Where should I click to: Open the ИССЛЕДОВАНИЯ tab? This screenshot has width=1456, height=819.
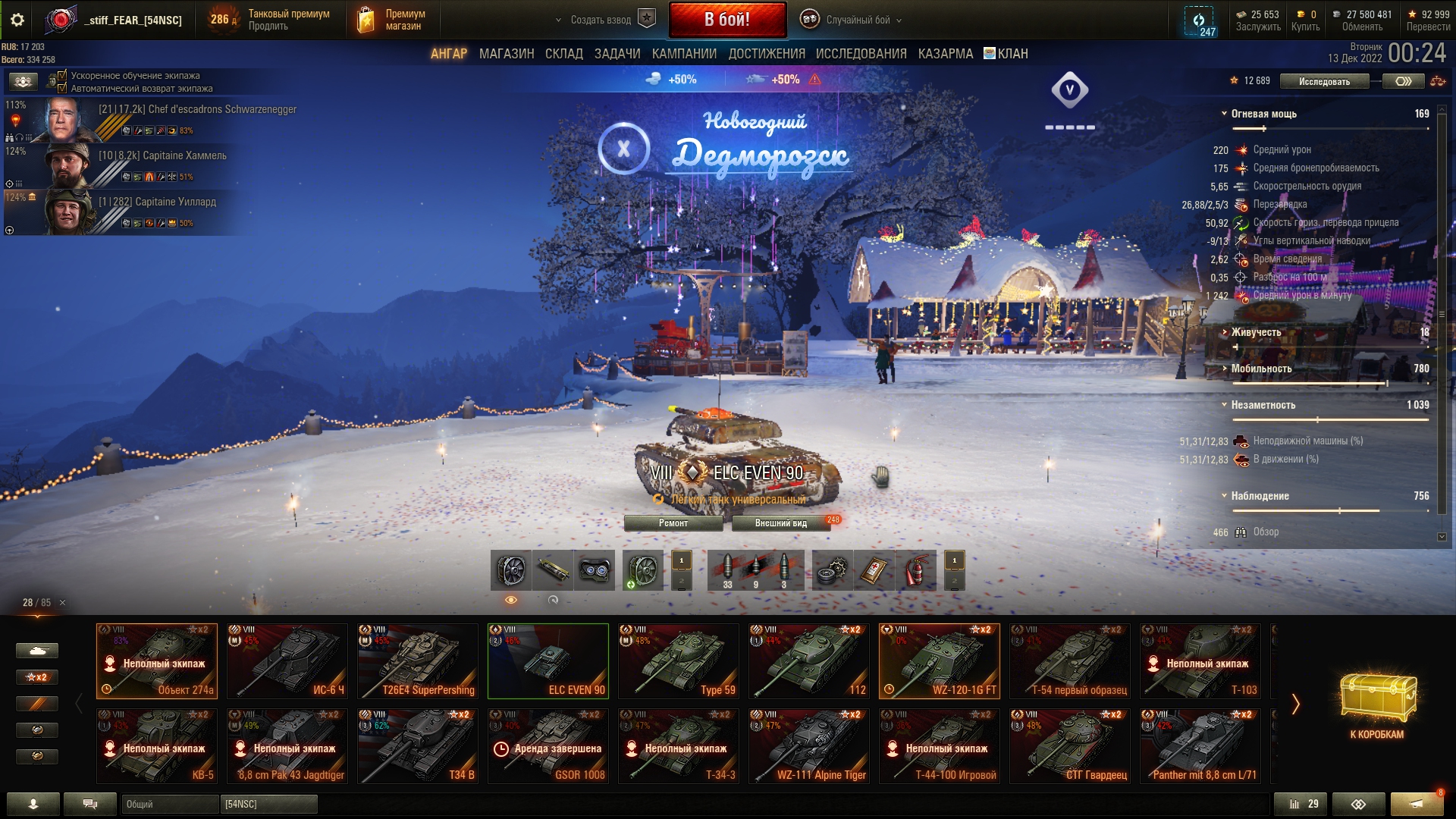point(861,54)
